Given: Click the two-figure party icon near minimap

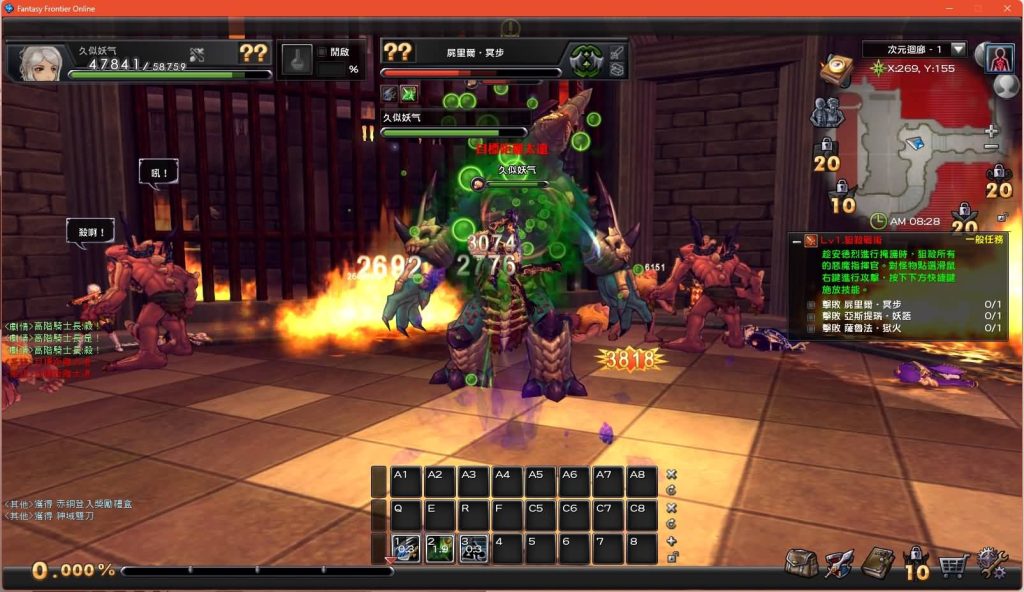Looking at the screenshot, I should [x=826, y=112].
